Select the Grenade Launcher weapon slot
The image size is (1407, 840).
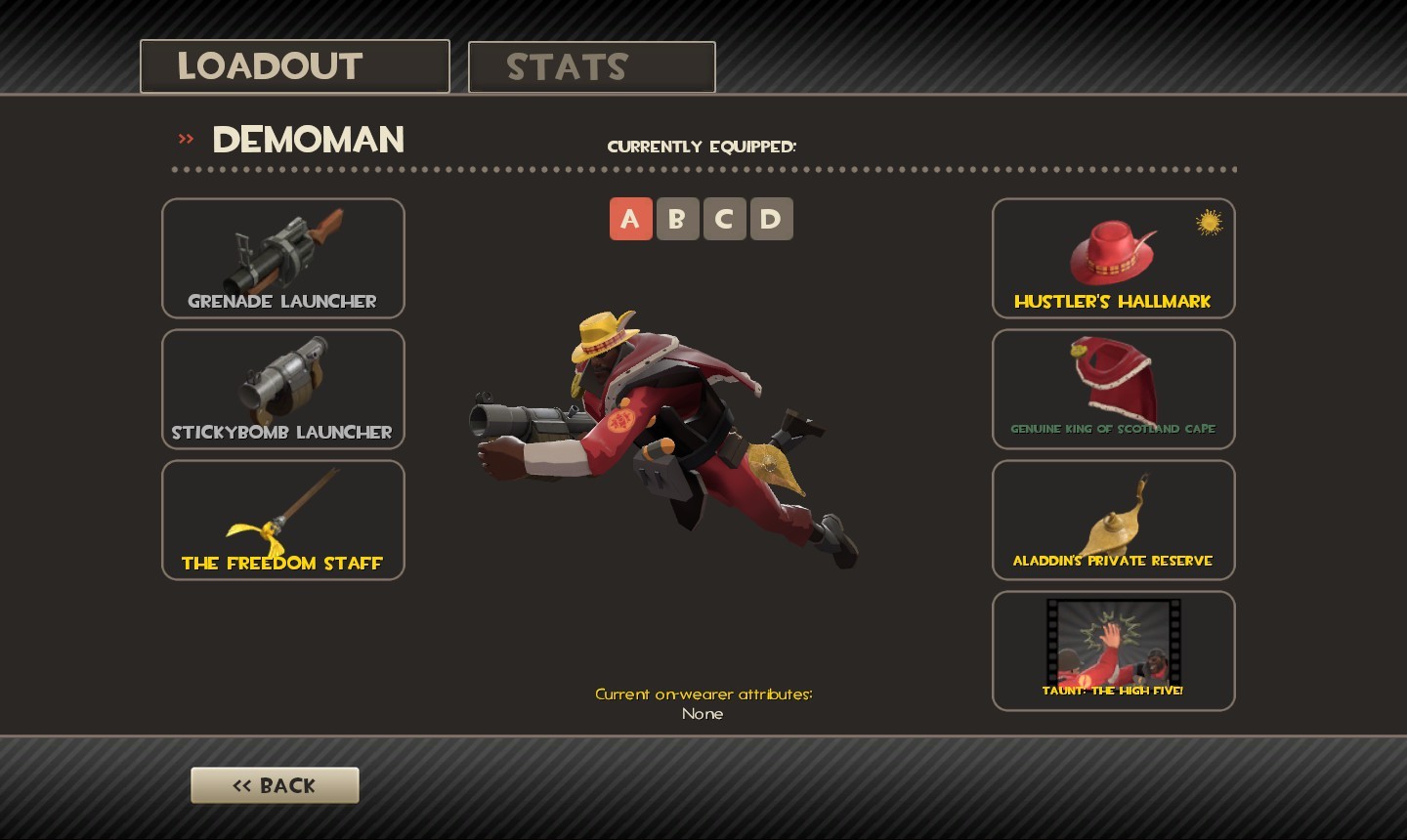pos(282,258)
